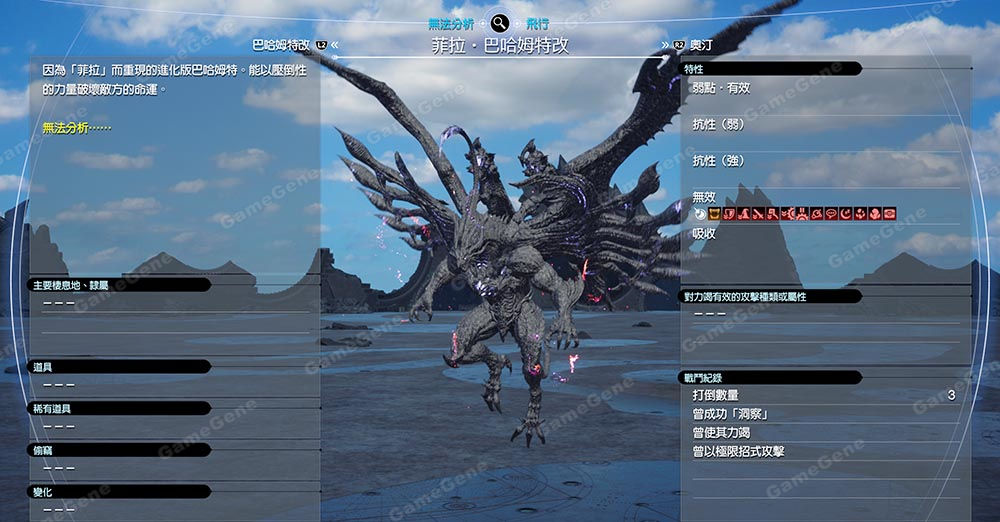The height and width of the screenshot is (522, 1000).
Task: Select the white swirl icon under 無效
Action: [700, 214]
